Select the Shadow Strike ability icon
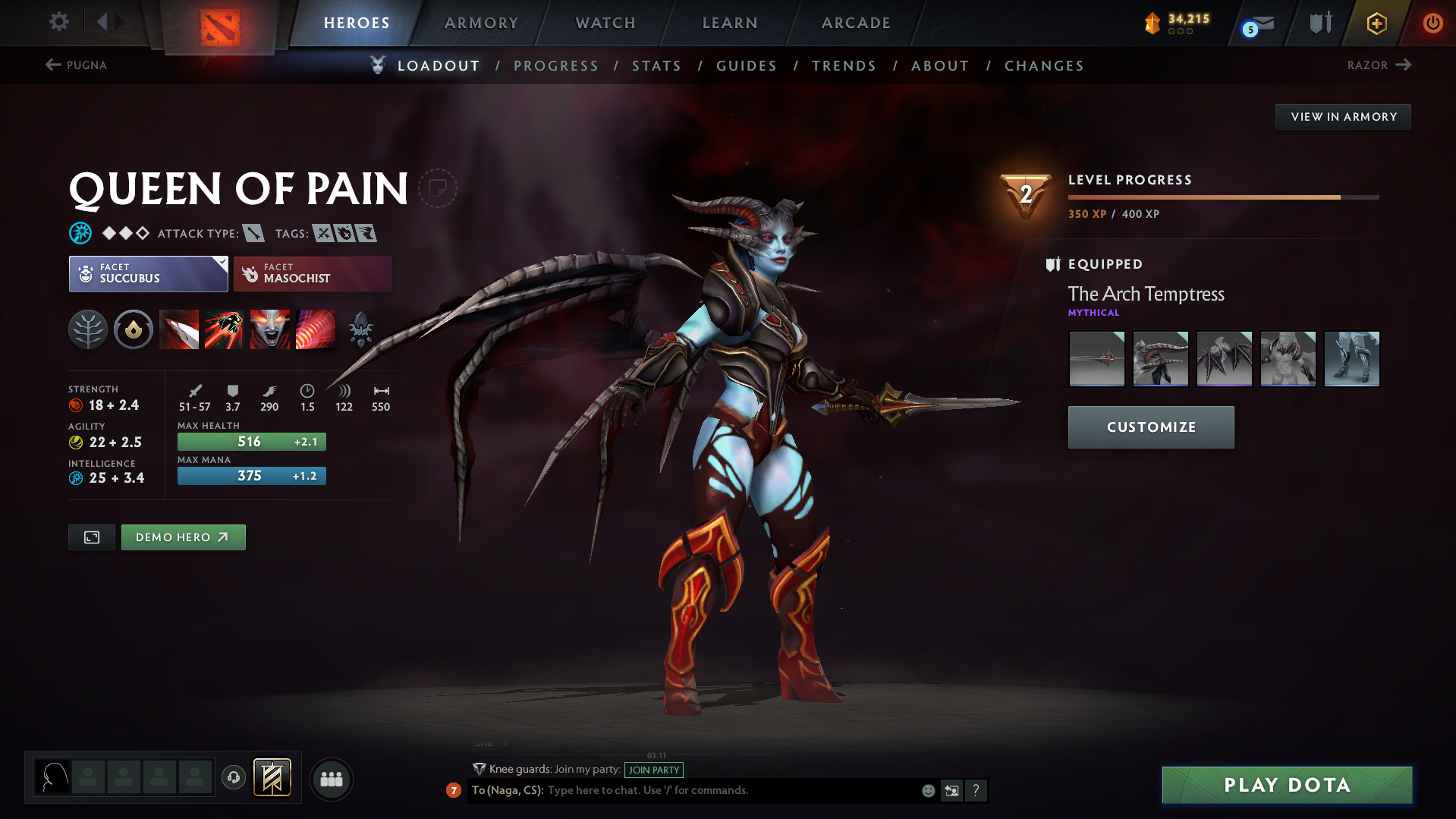This screenshot has height=819, width=1456. 179,329
